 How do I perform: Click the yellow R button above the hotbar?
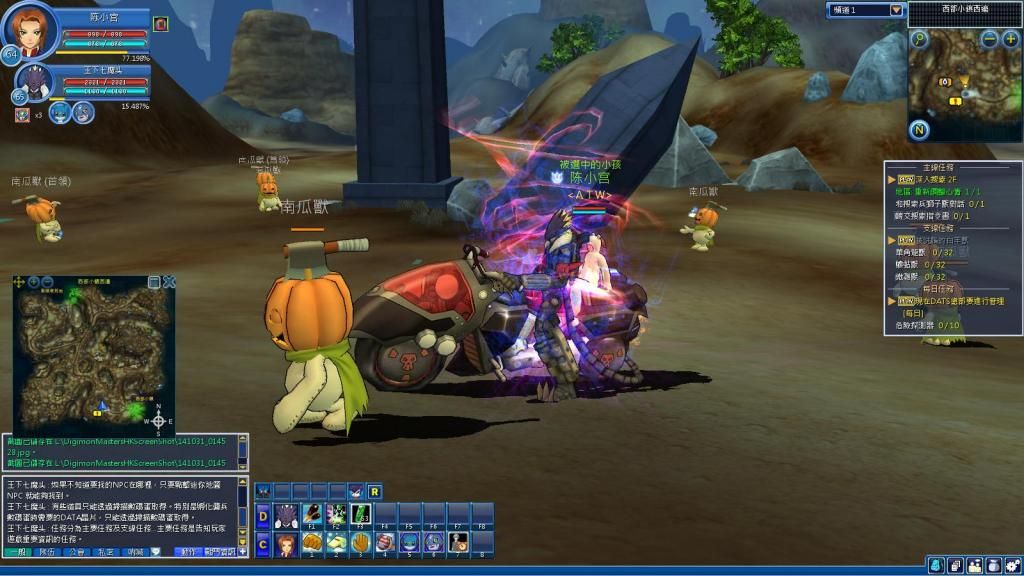tap(374, 491)
